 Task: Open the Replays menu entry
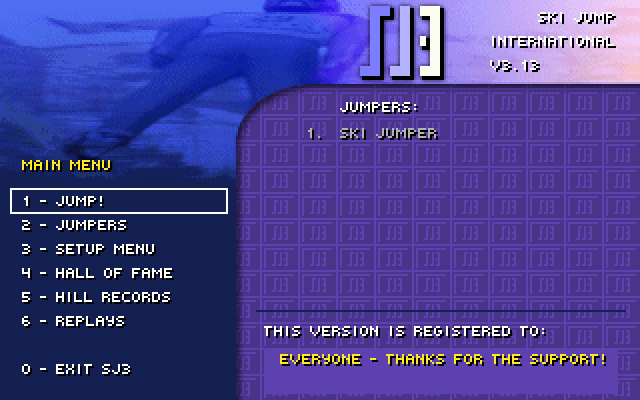pyautogui.click(x=74, y=321)
